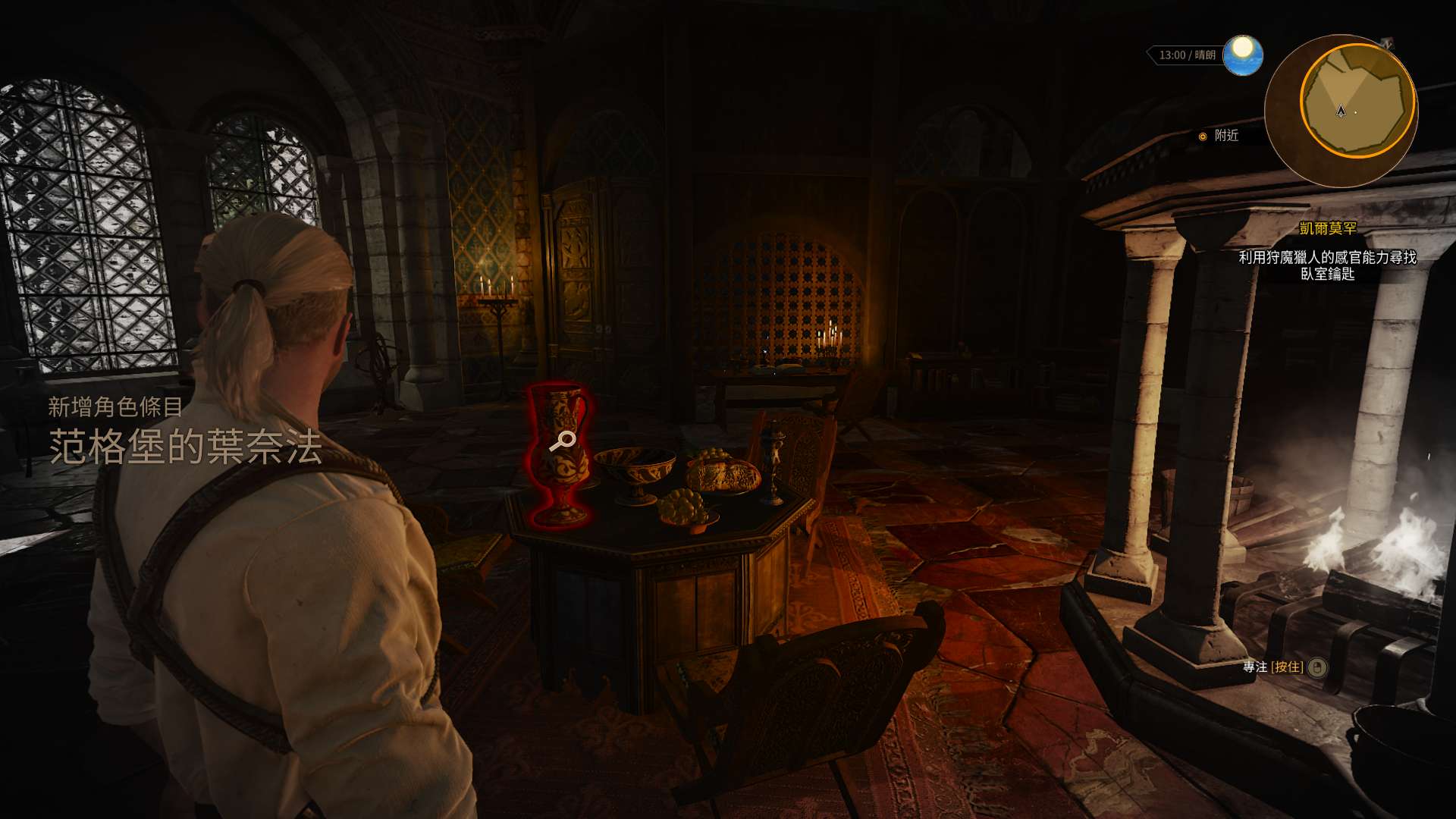Click the magnifying glass examine marker
This screenshot has height=819, width=1456.
click(x=562, y=441)
